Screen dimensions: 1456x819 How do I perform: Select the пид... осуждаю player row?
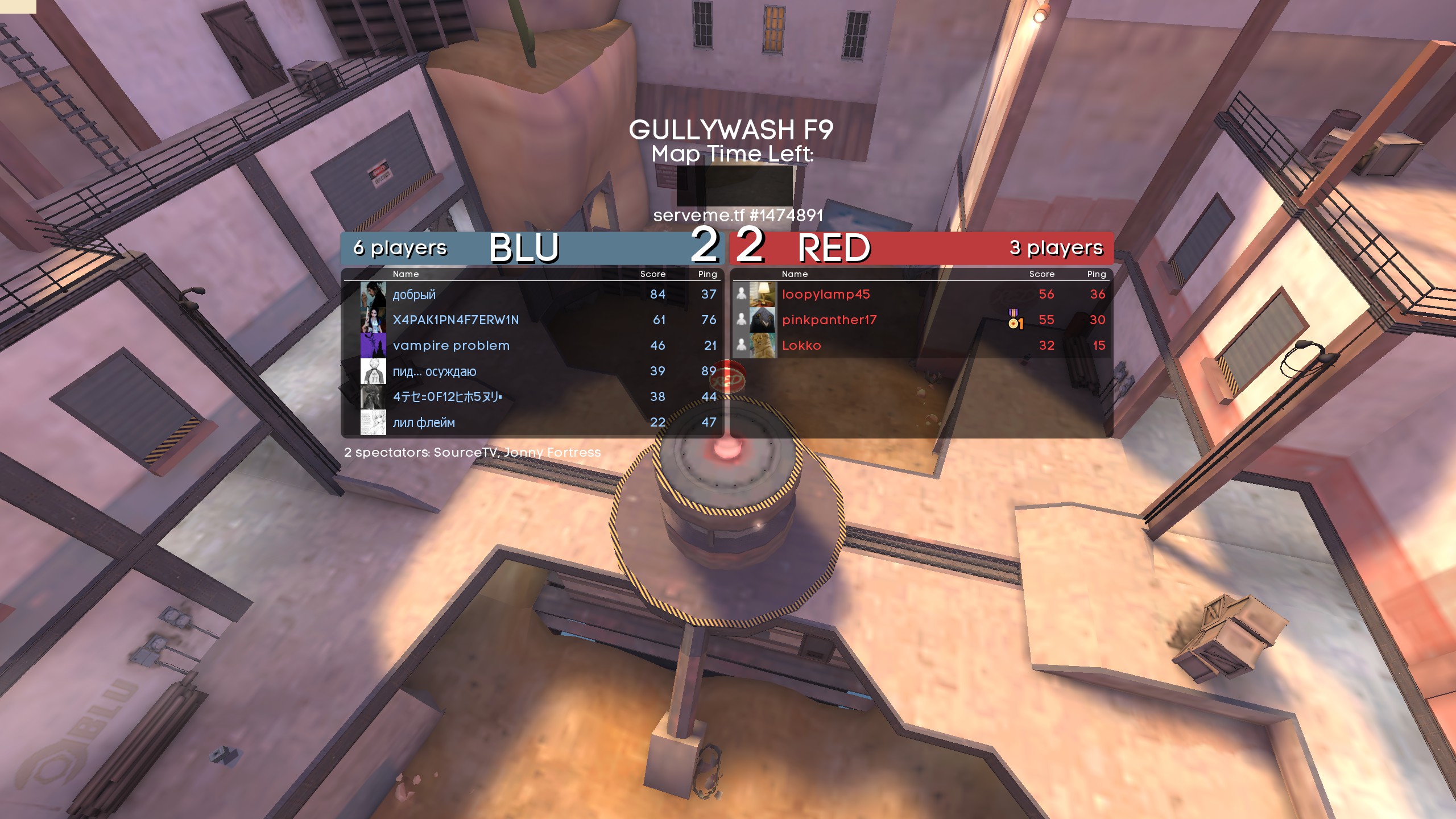coord(435,371)
